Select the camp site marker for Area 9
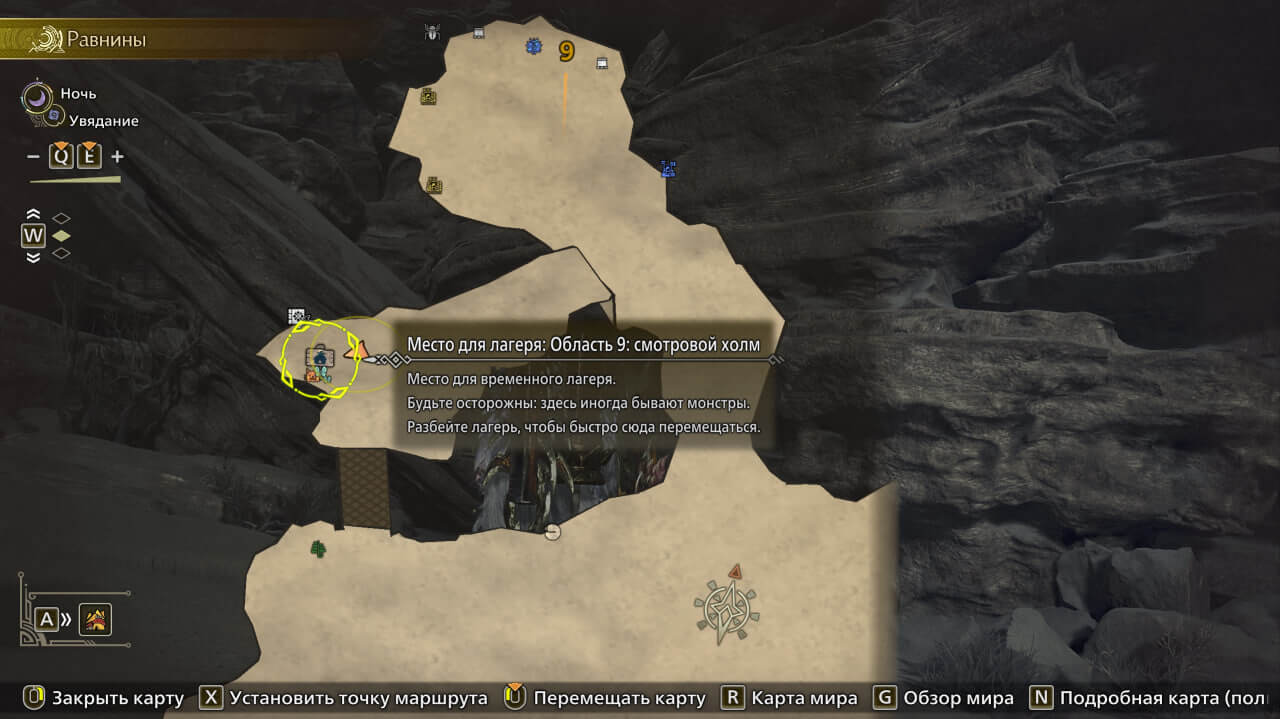Screen dimensions: 1280x719 320,360
